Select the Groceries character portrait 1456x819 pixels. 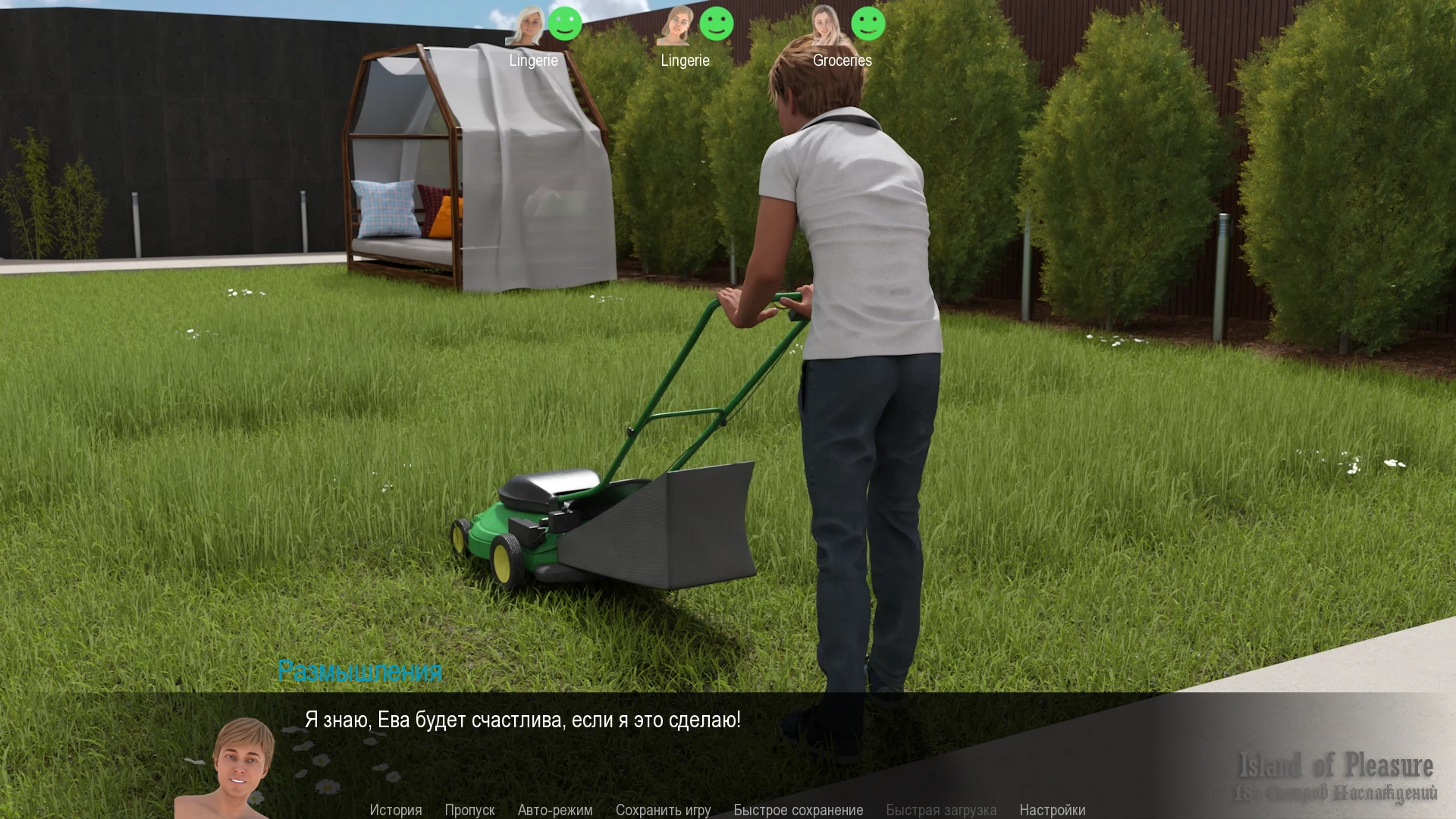pos(827,26)
